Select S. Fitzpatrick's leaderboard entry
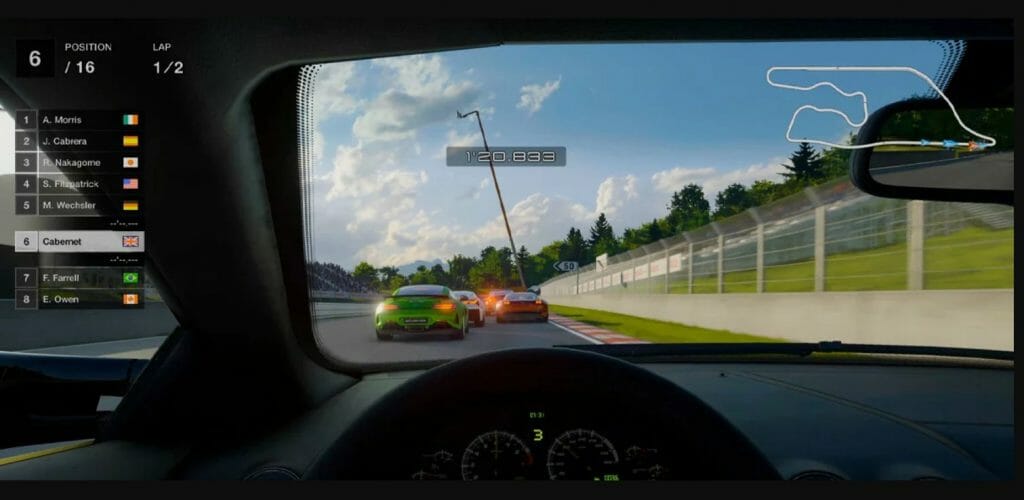1024x500 pixels. click(80, 184)
